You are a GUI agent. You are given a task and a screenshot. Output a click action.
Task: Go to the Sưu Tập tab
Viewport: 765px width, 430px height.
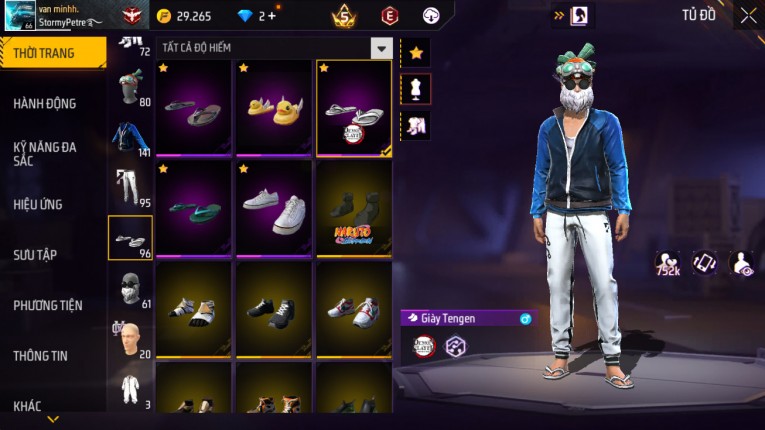point(35,255)
